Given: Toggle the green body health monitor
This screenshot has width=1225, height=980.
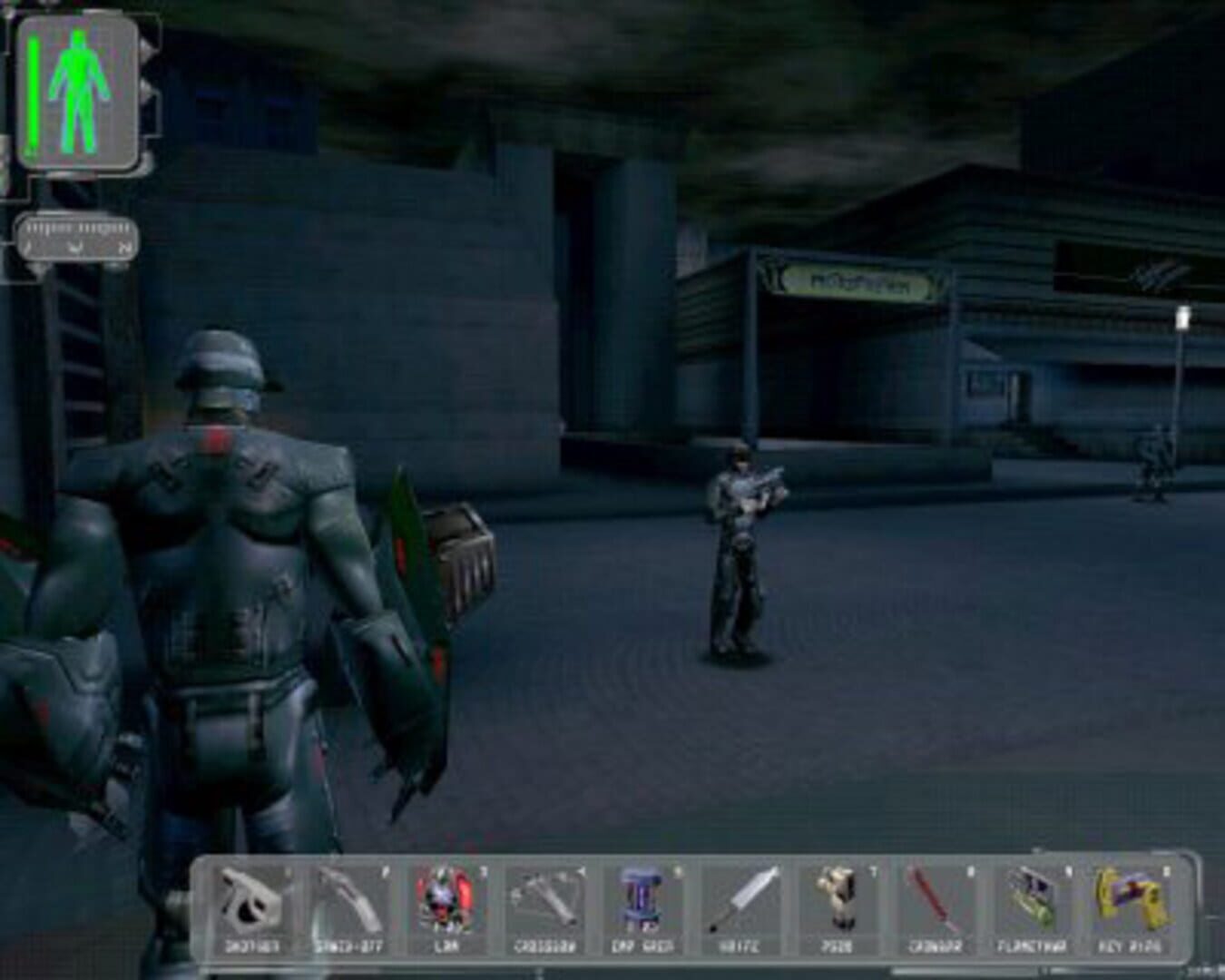Looking at the screenshot, I should 82,91.
